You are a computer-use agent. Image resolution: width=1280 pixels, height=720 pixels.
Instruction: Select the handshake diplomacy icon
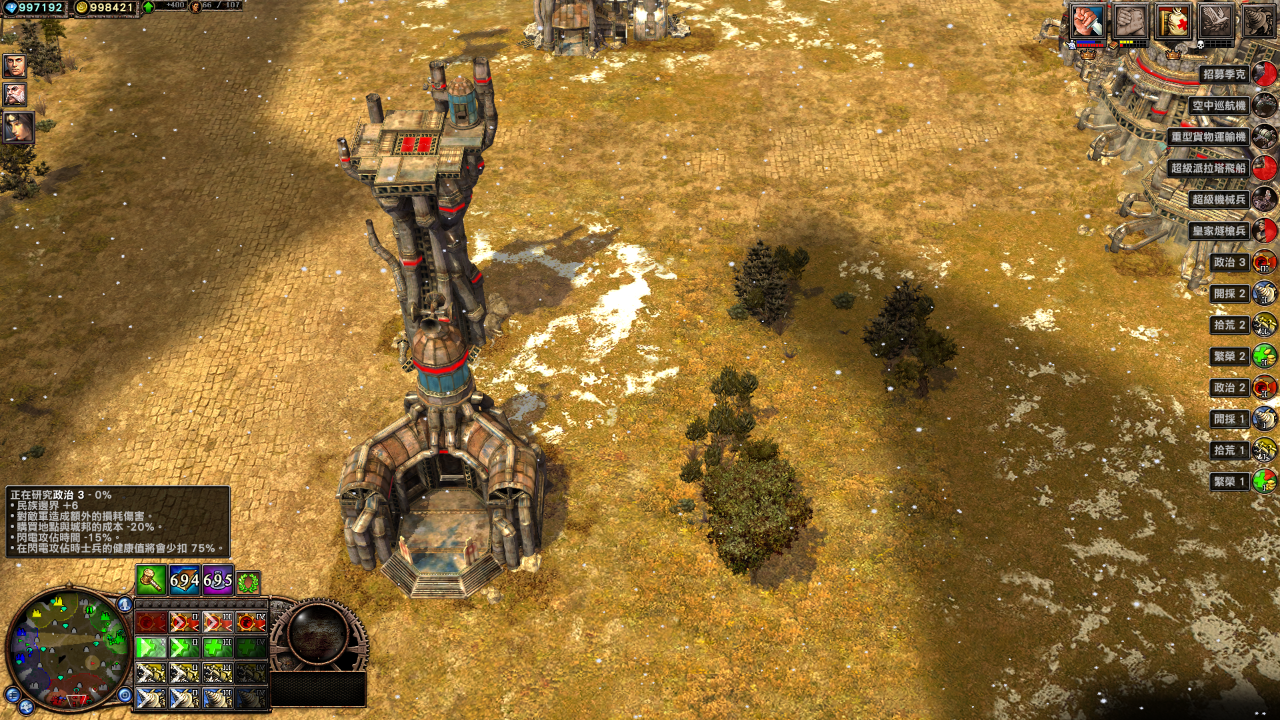click(1130, 21)
